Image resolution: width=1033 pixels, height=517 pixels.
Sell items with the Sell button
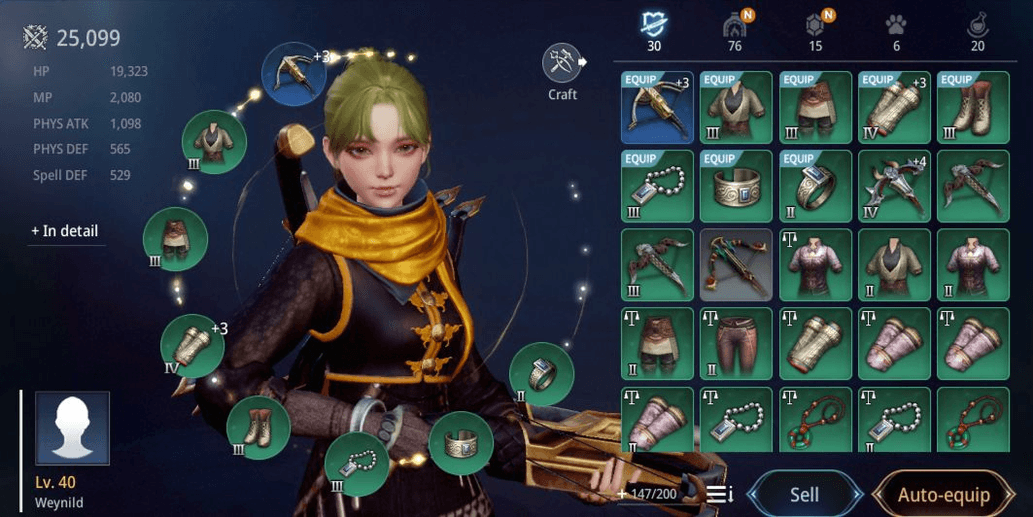pyautogui.click(x=804, y=494)
